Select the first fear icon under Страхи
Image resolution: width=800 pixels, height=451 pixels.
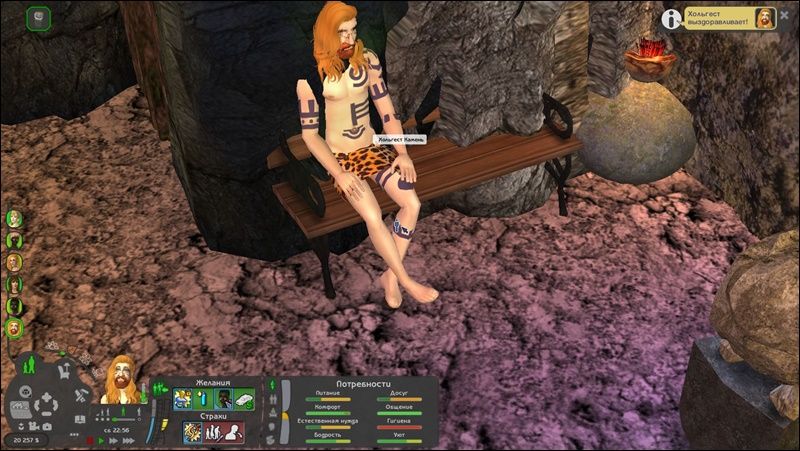[x=192, y=432]
